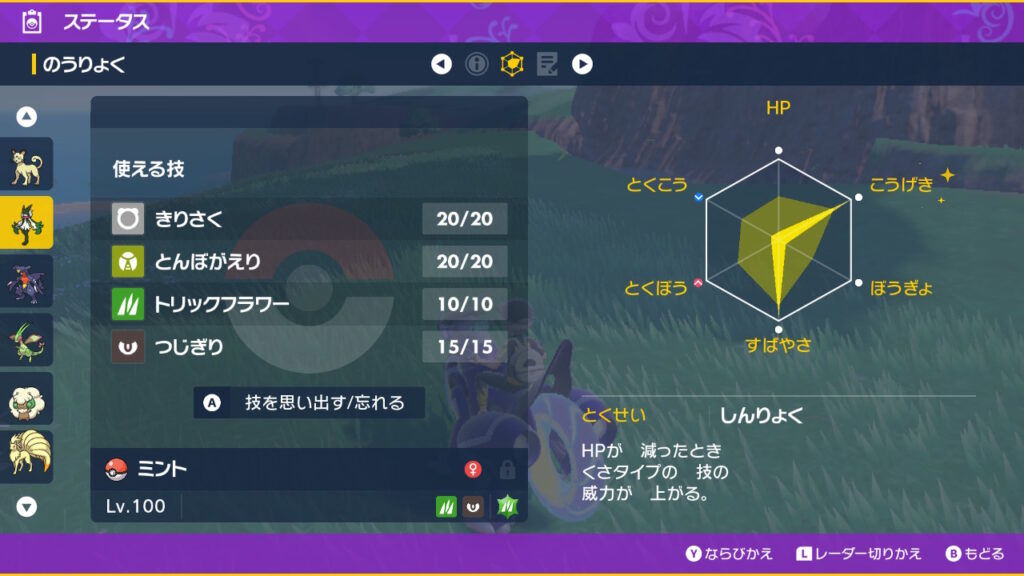Select the とんぼがえり move row
This screenshot has width=1024, height=576.
tap(309, 262)
